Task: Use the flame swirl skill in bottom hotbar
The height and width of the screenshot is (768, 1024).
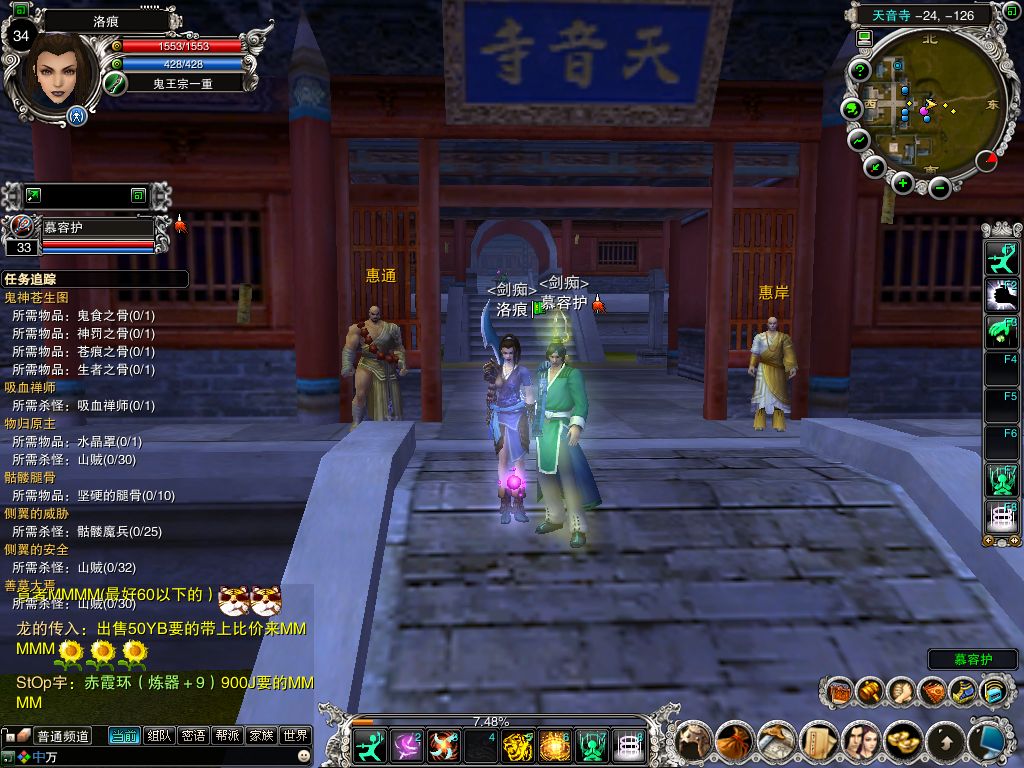Action: click(x=443, y=746)
